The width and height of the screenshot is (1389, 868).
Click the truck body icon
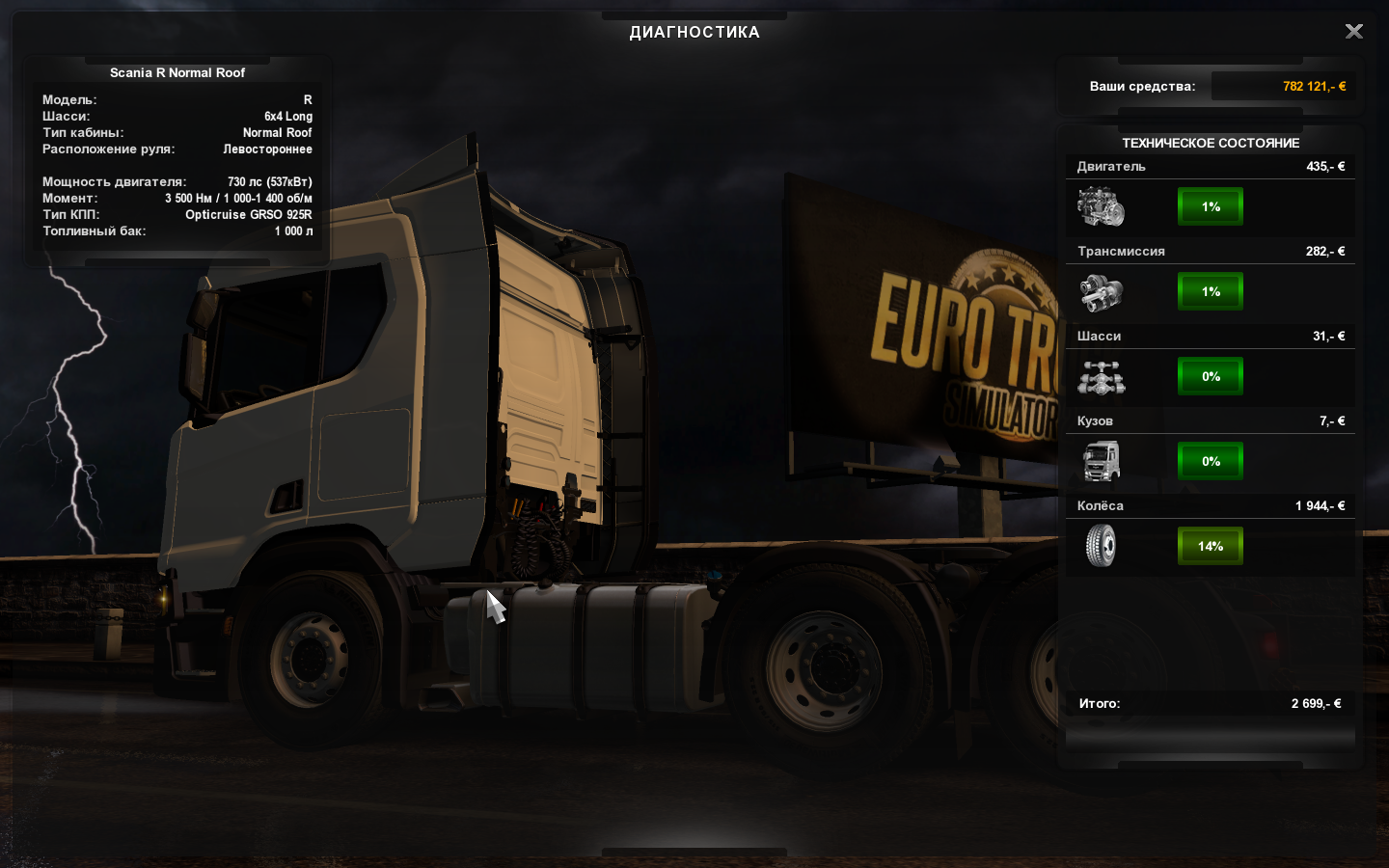point(1101,461)
